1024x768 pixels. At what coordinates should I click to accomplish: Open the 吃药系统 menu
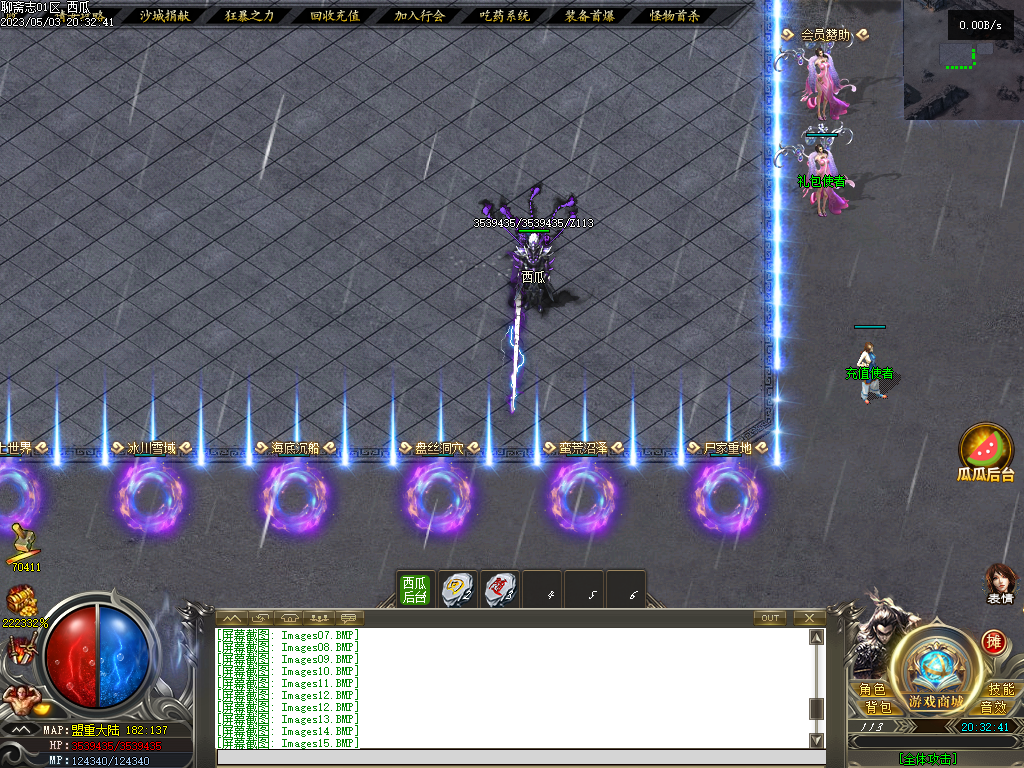click(x=504, y=16)
